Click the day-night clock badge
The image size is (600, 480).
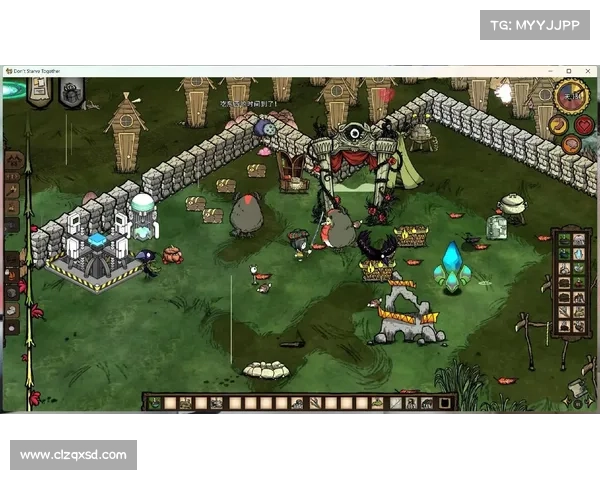pos(572,96)
